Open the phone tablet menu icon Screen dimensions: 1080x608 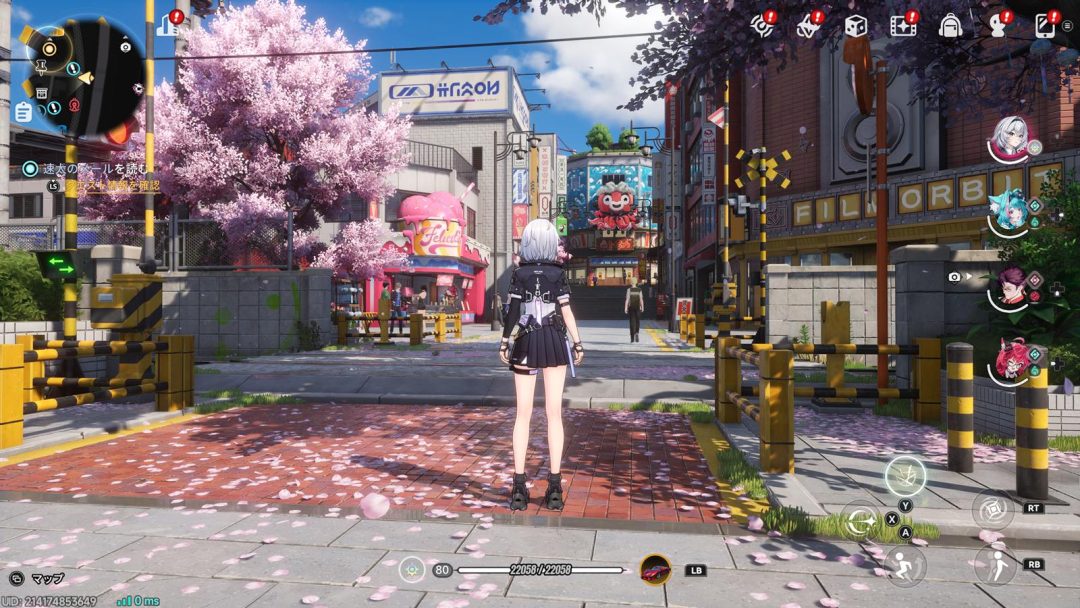1045,25
